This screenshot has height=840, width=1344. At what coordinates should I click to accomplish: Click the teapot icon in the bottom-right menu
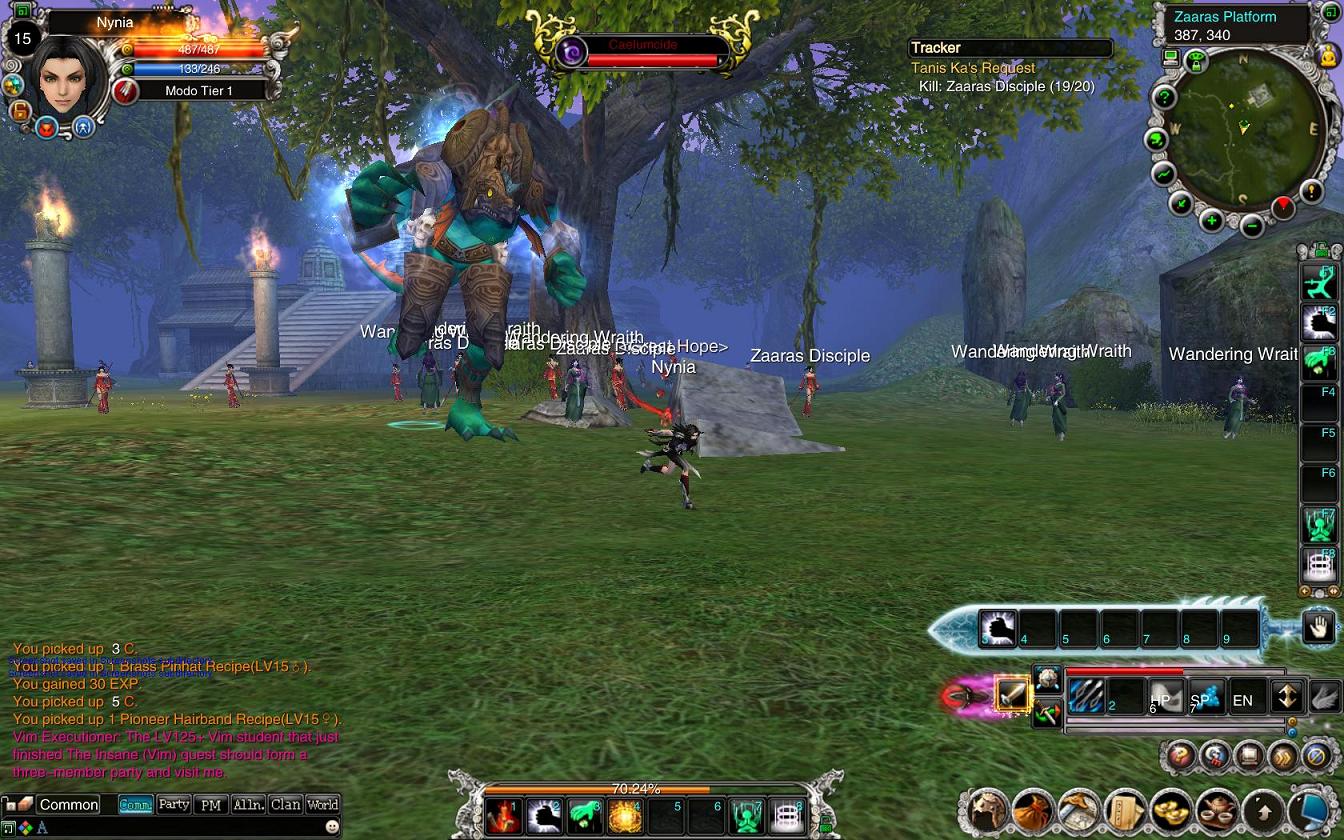click(x=1217, y=810)
